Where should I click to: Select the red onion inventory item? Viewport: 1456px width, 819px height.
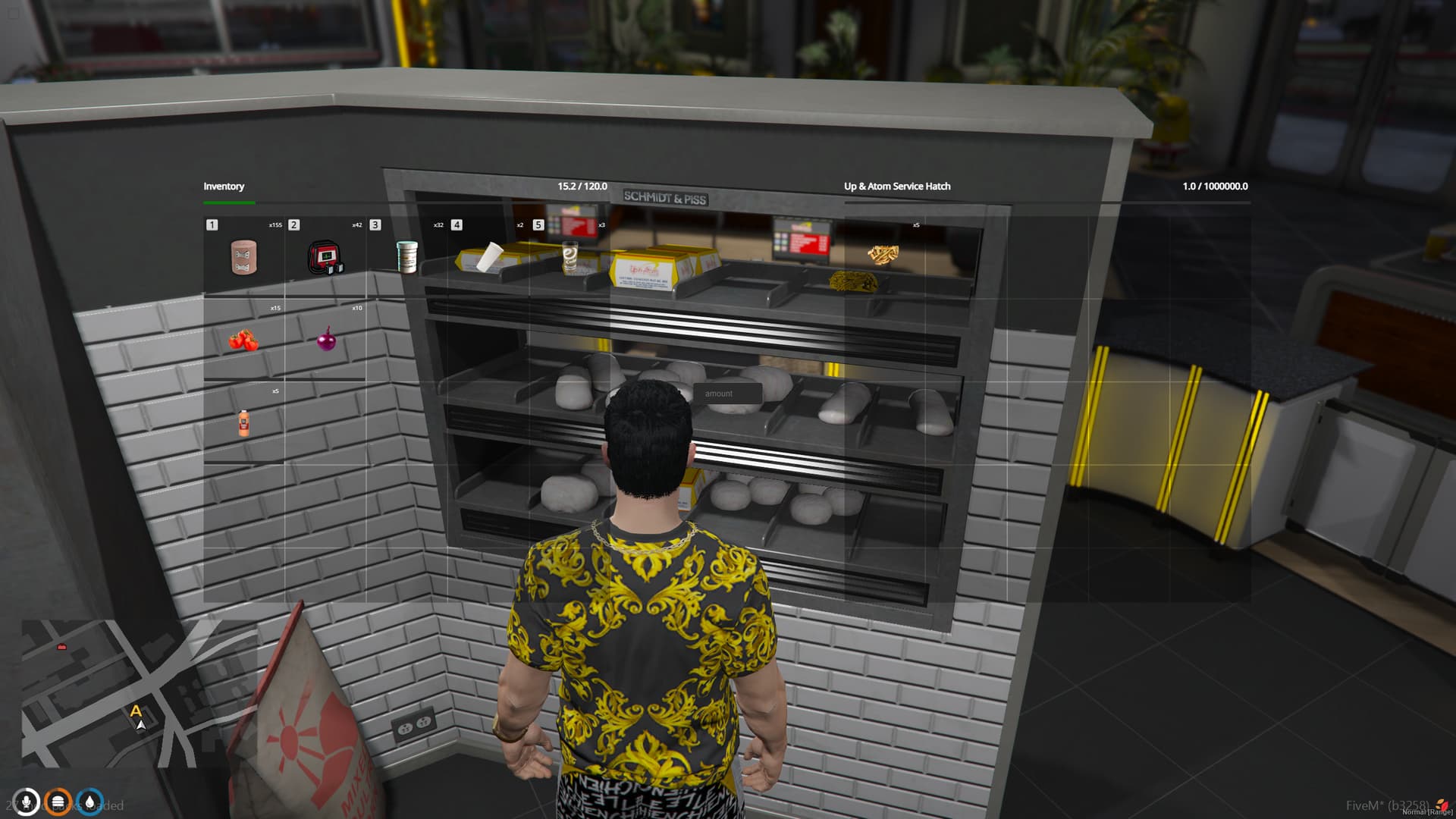tap(326, 341)
